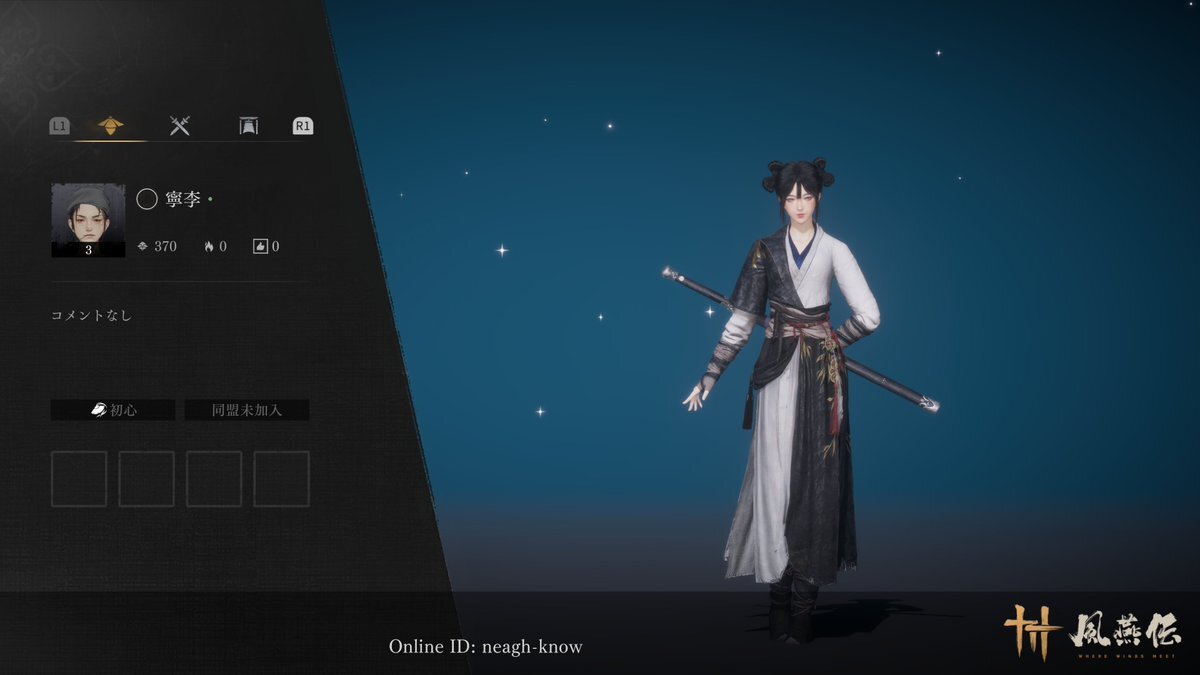This screenshot has height=675, width=1200.
Task: Open the gate-shaped icon tab
Action: click(249, 126)
